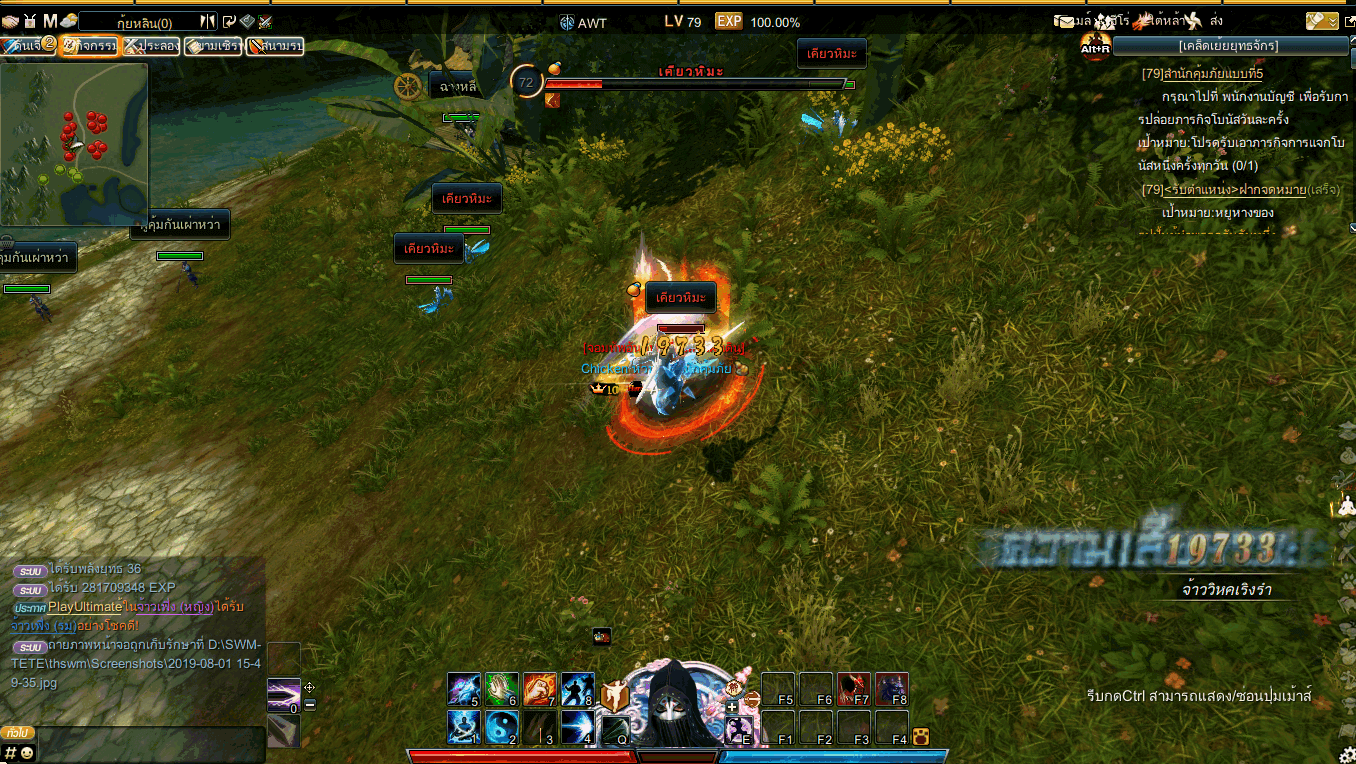This screenshot has height=764, width=1356.
Task: Activate the green palm skill on slot 6
Action: [501, 689]
